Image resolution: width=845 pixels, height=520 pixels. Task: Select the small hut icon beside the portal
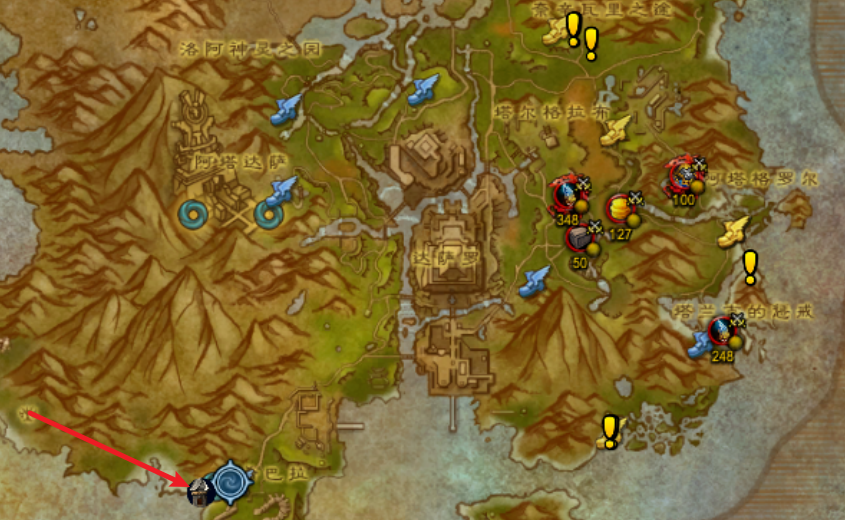[x=200, y=490]
